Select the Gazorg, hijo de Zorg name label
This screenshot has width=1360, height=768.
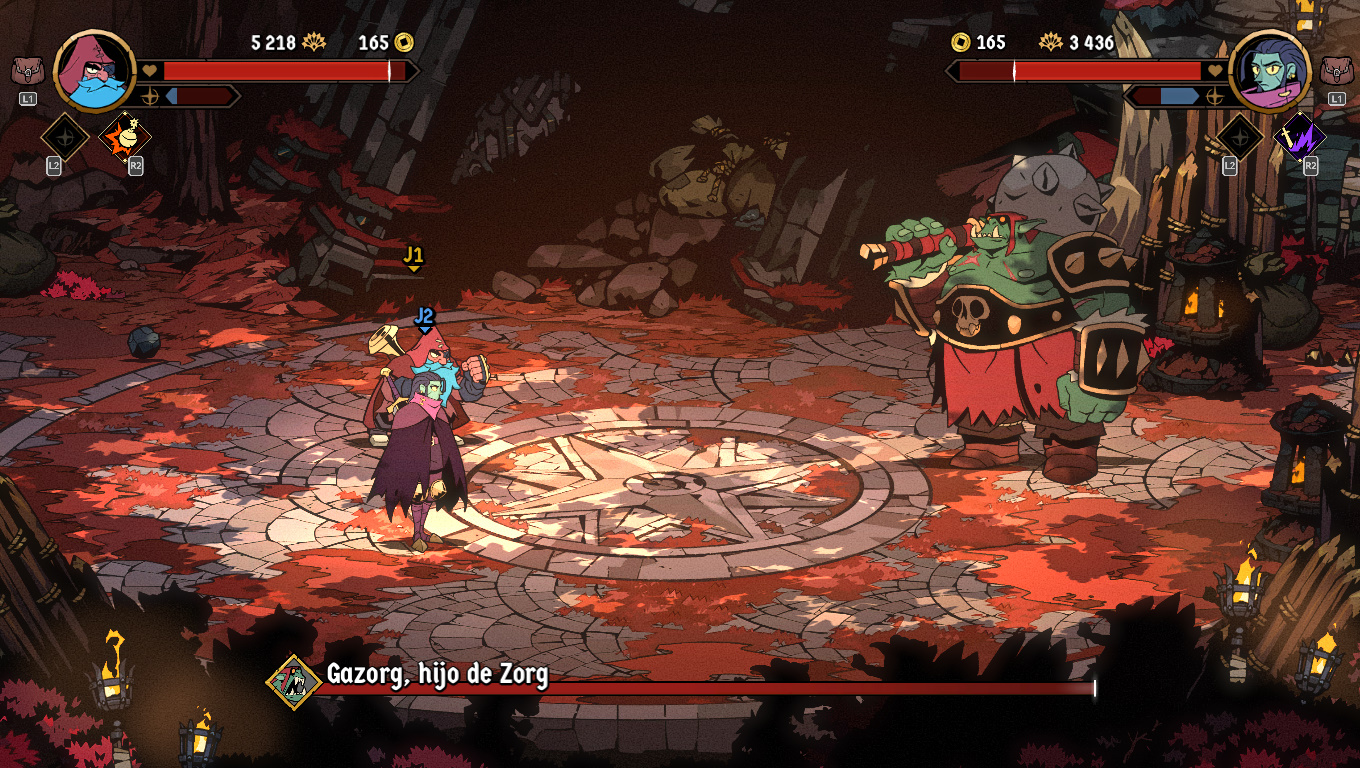tap(436, 675)
